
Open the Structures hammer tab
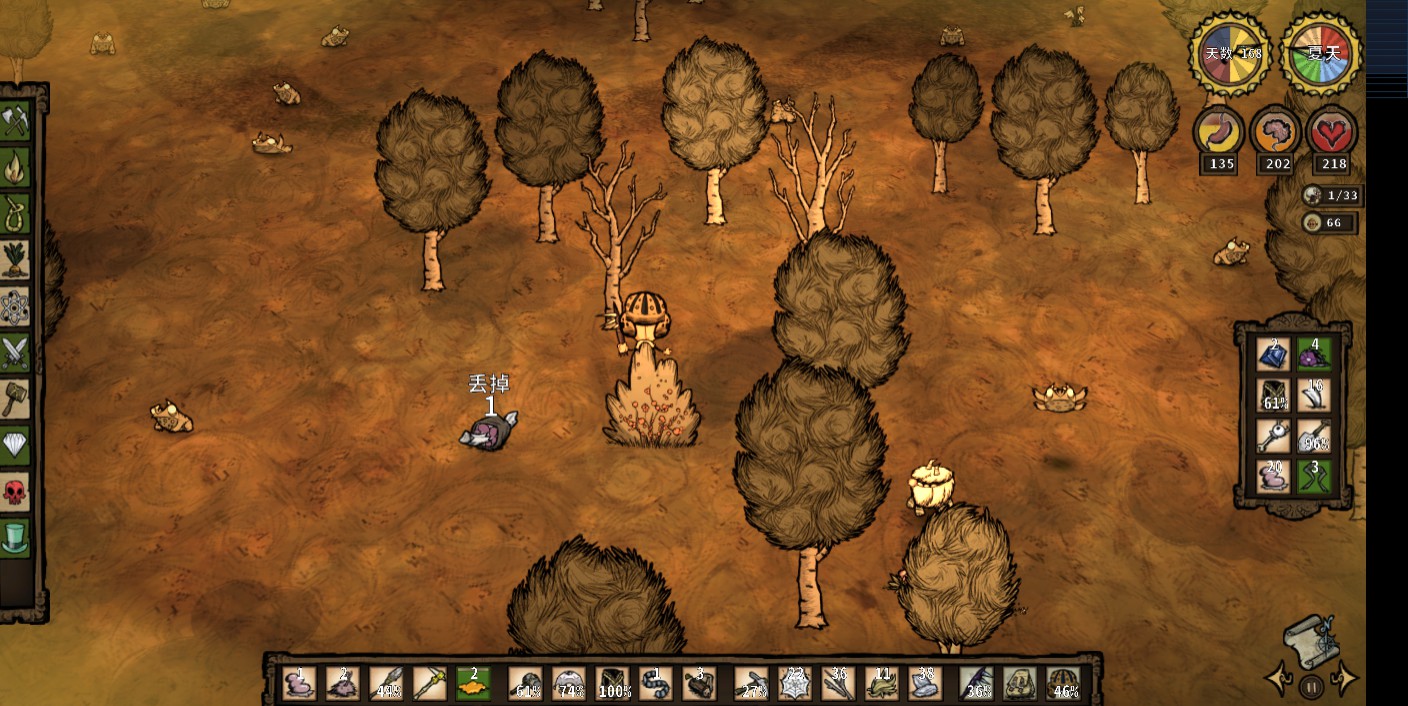tap(15, 398)
